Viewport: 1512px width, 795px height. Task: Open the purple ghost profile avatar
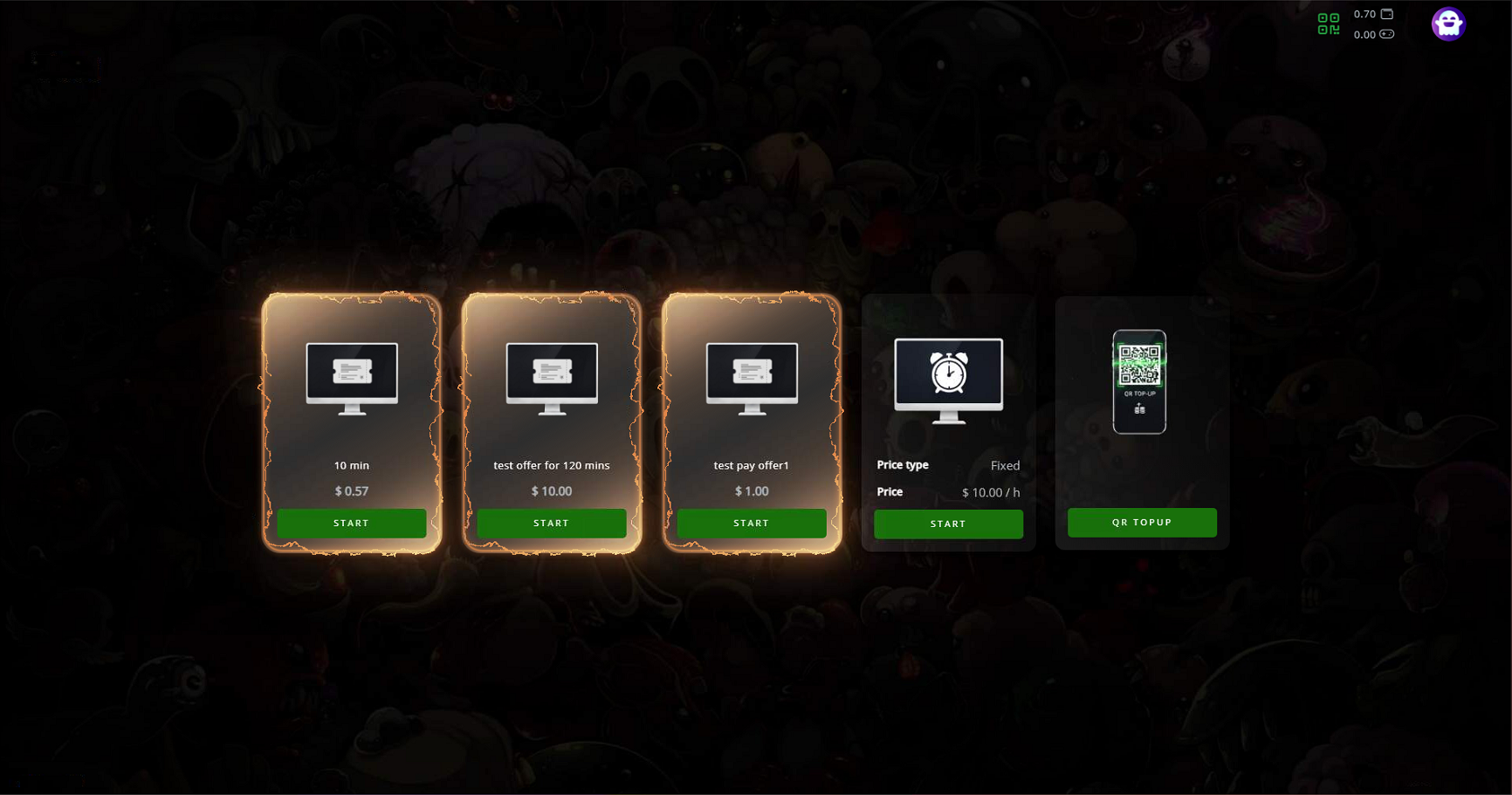1447,24
